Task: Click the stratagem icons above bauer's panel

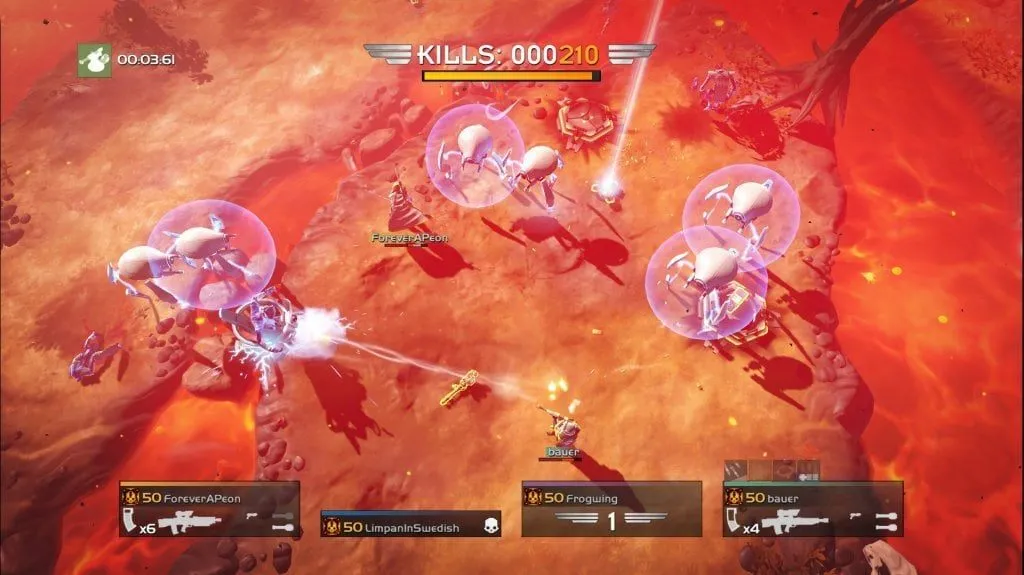Action: (x=773, y=469)
